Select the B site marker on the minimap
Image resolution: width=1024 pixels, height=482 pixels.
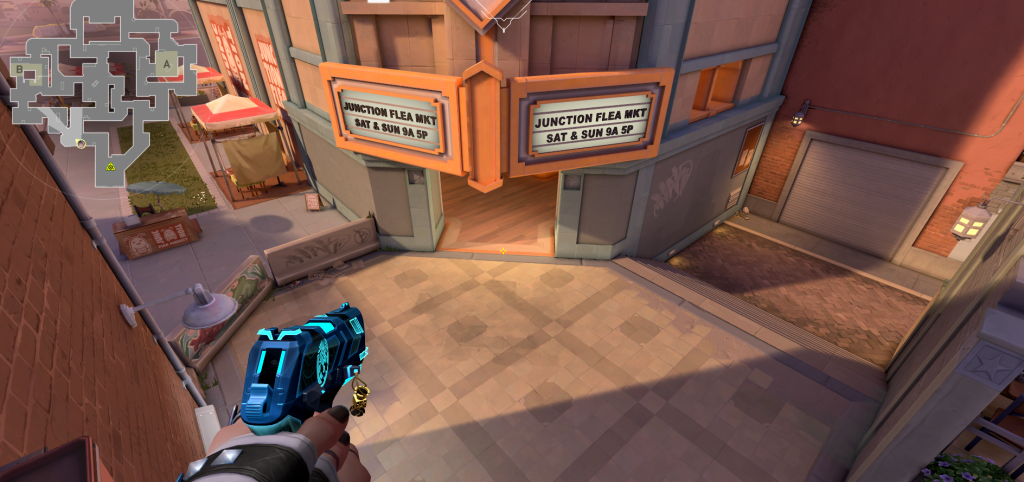pyautogui.click(x=20, y=68)
